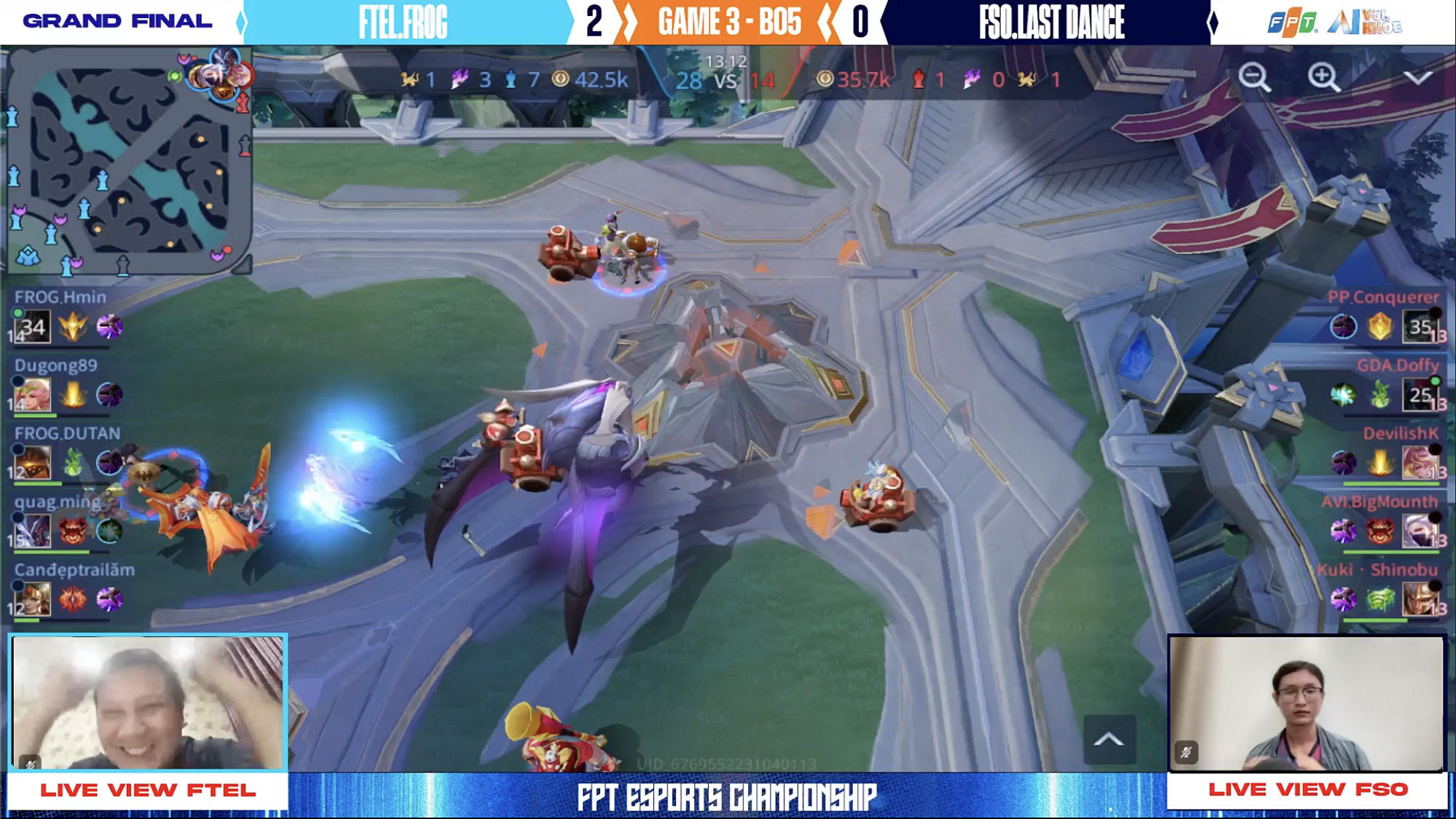Open the minimap
This screenshot has width=1456, height=819.
[127, 160]
